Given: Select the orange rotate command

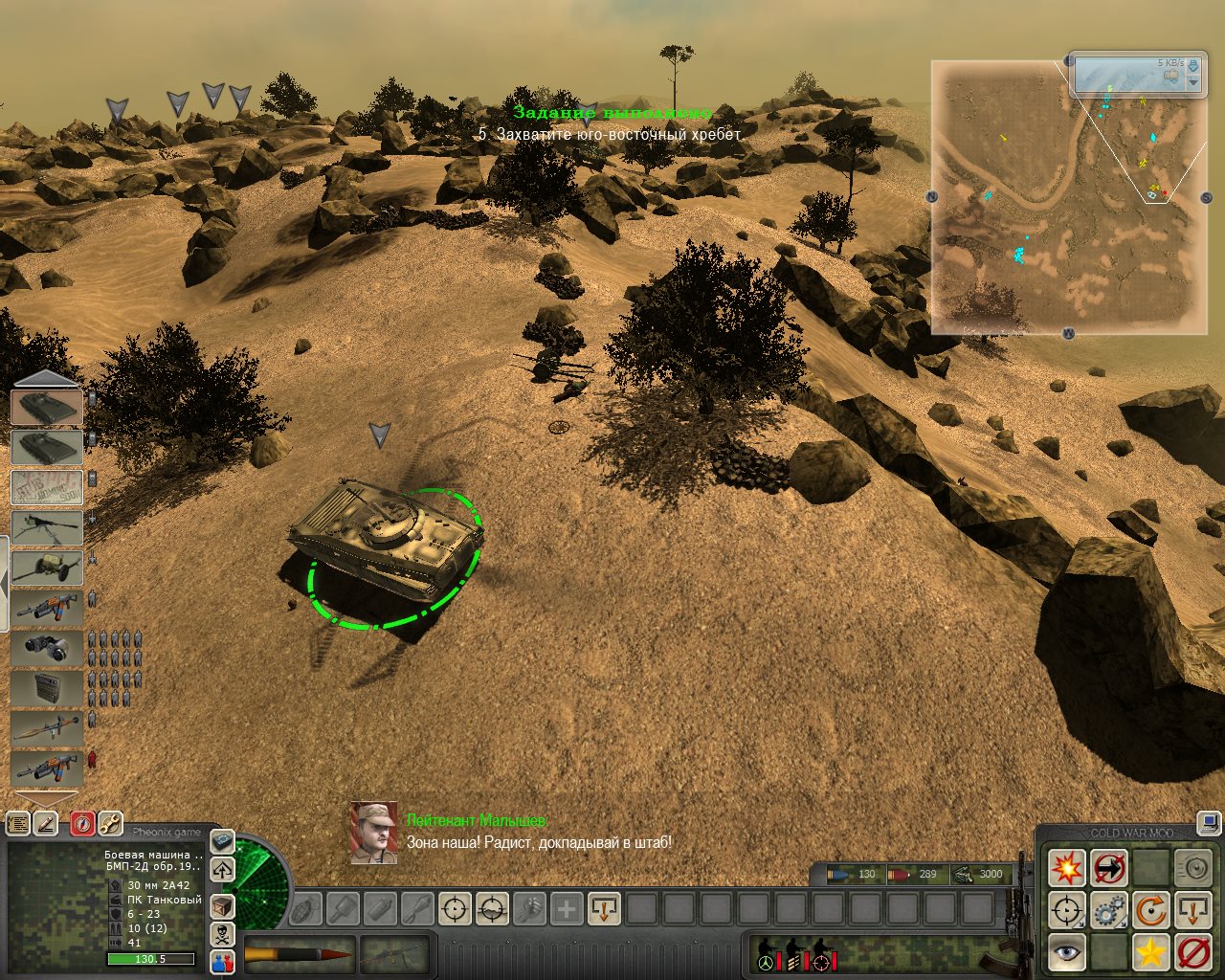Looking at the screenshot, I should point(1150,910).
